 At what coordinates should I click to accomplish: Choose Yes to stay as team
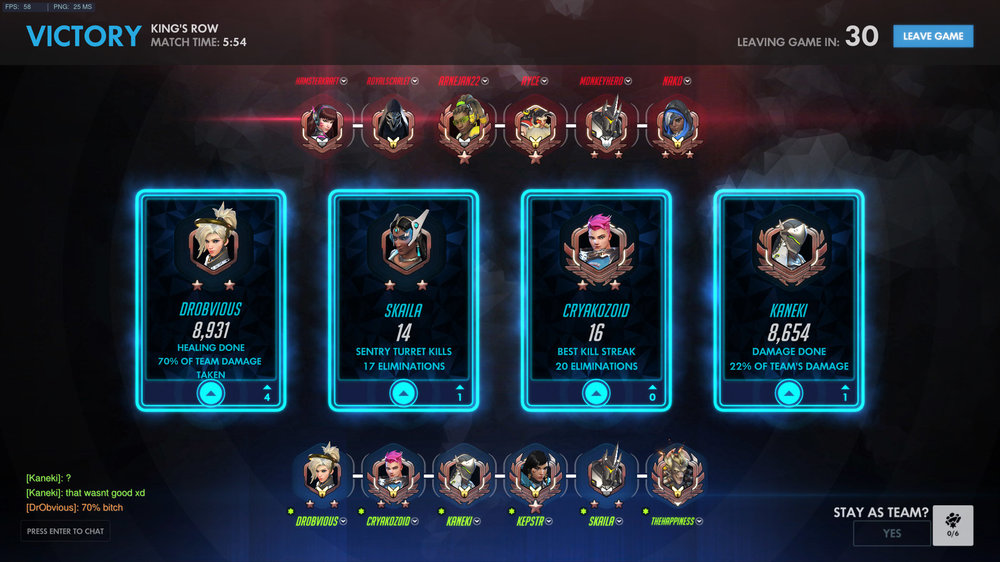891,533
